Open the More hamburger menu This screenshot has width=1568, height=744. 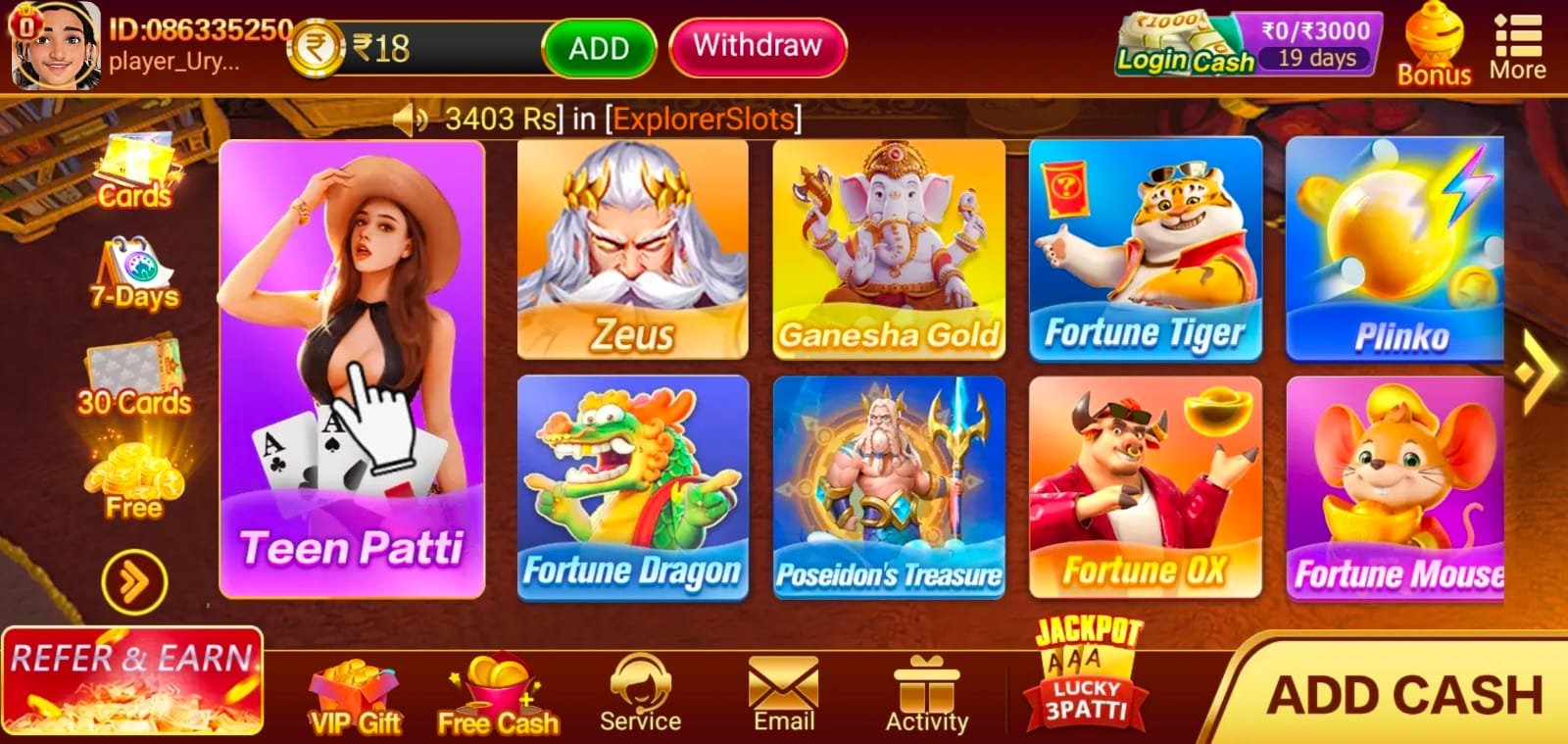click(1516, 39)
